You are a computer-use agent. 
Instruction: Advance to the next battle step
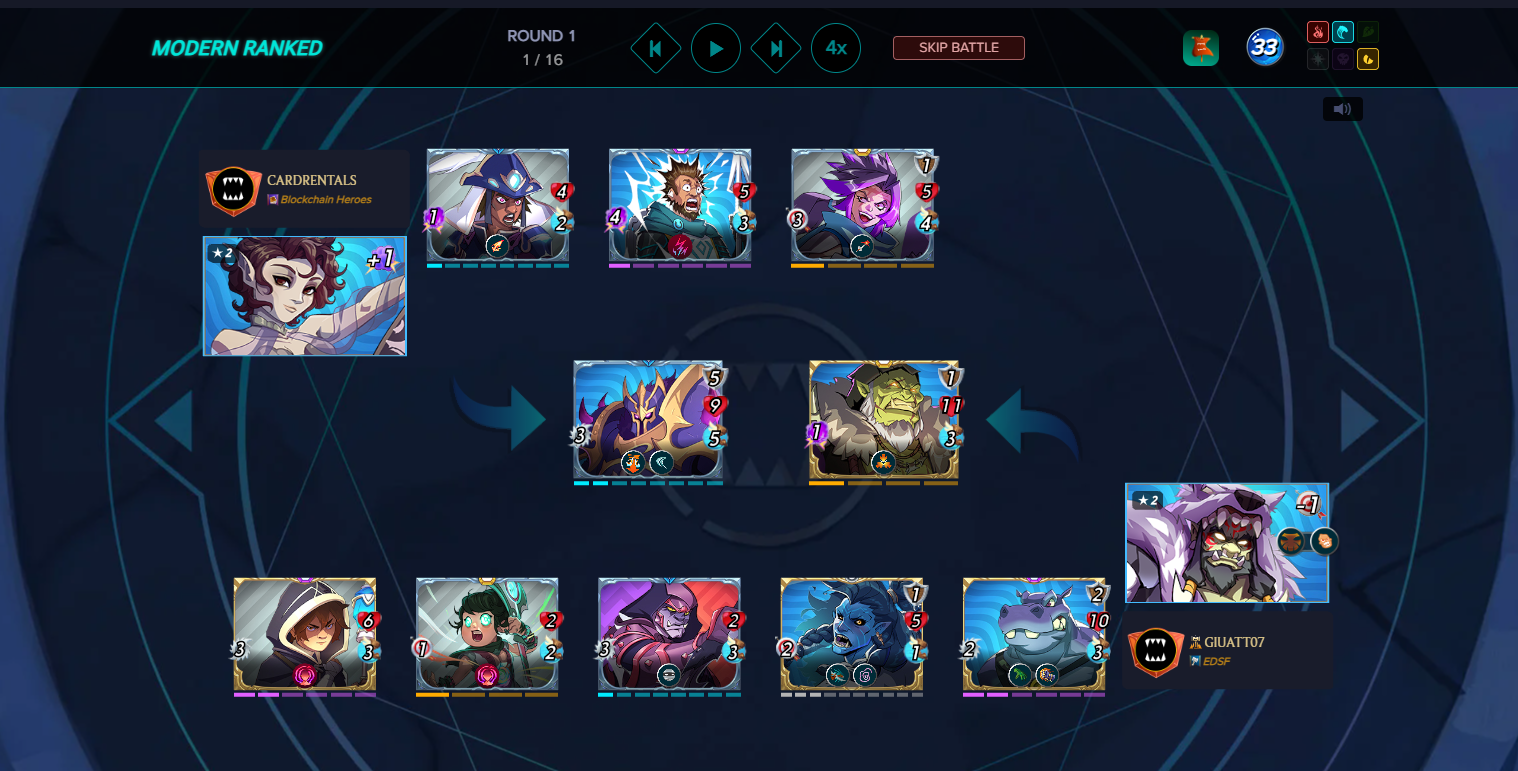[776, 48]
